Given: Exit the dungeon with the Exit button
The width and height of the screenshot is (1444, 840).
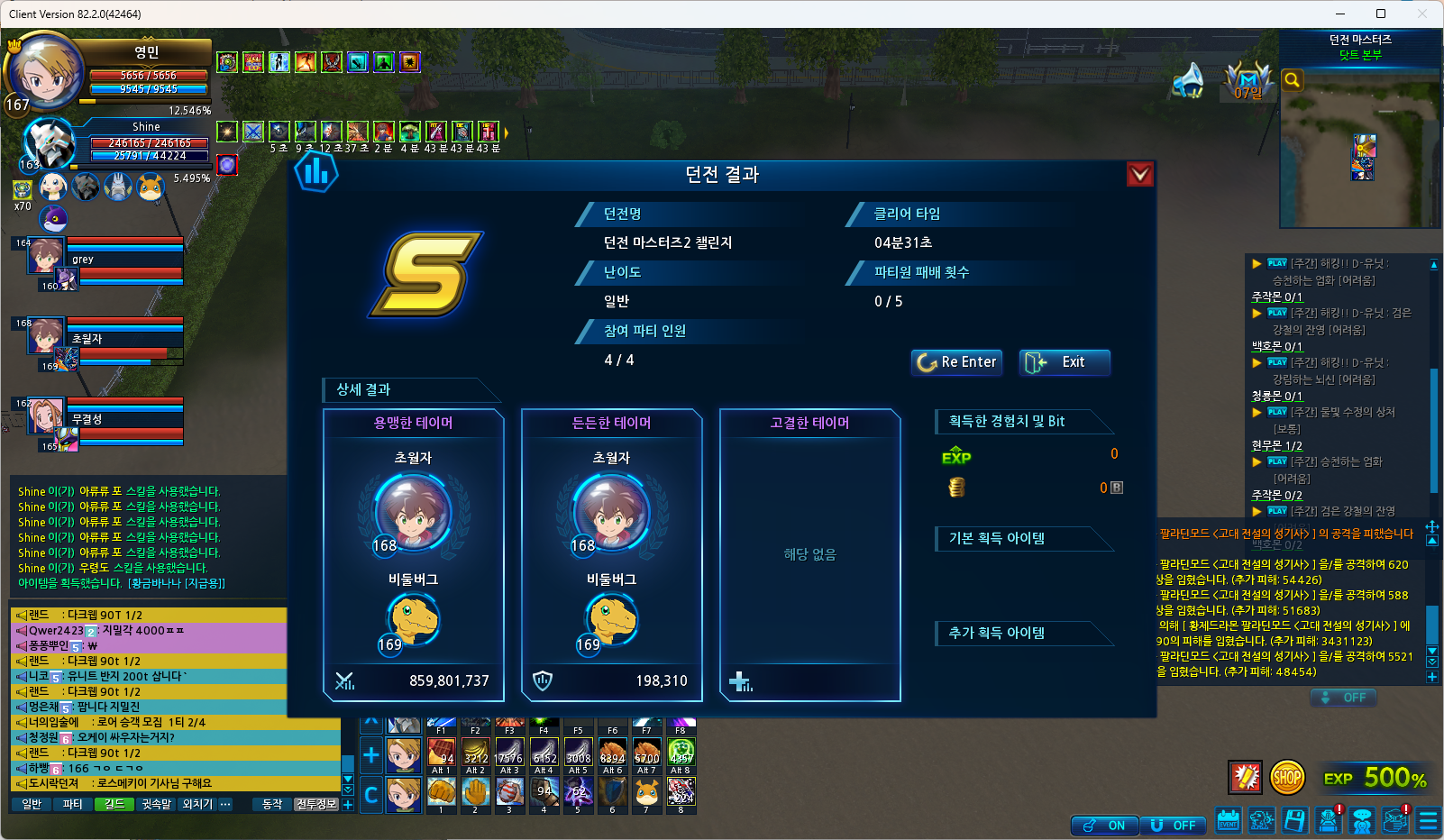Looking at the screenshot, I should [1064, 362].
